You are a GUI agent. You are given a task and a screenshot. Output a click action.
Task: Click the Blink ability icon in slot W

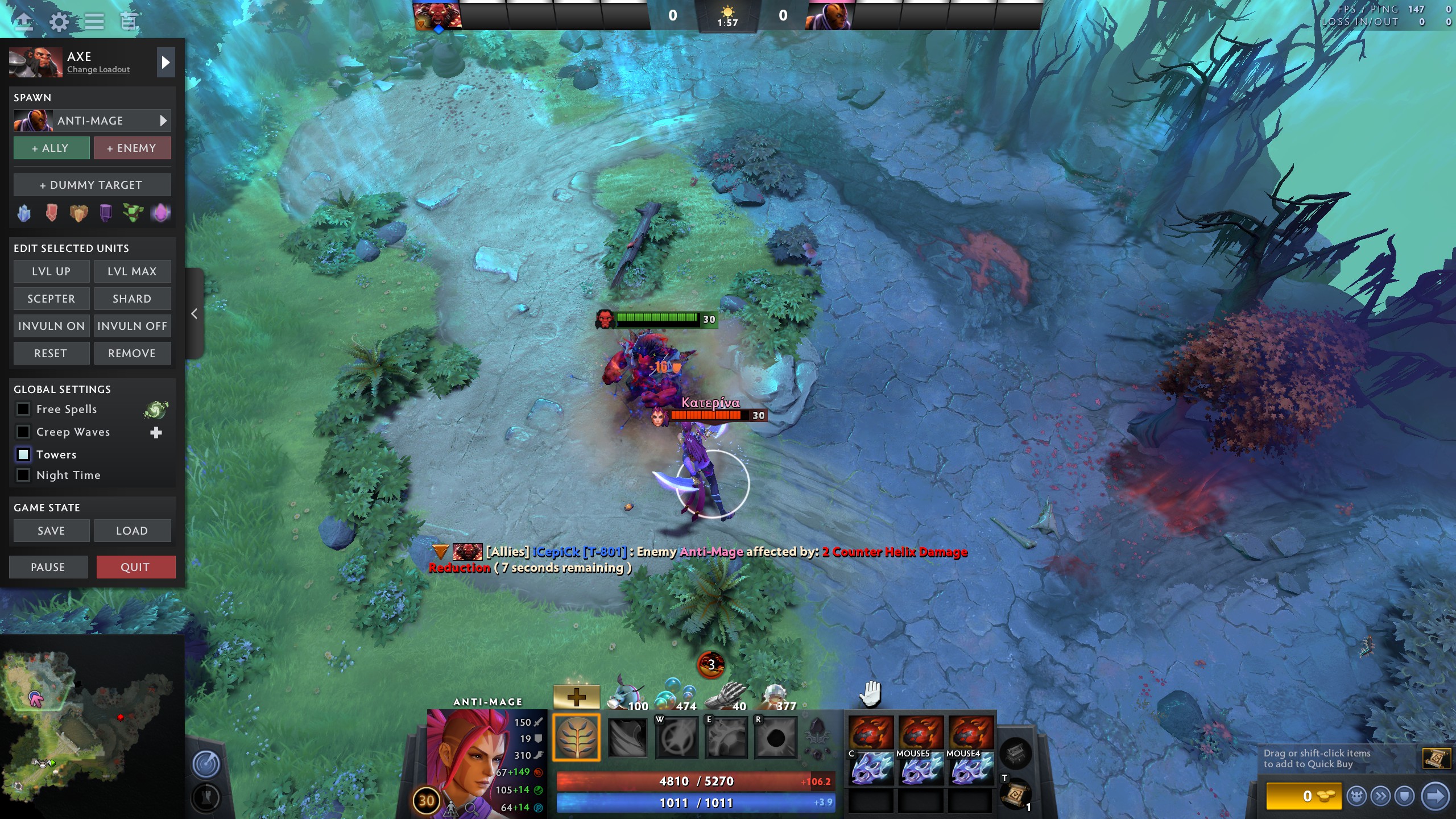[677, 738]
